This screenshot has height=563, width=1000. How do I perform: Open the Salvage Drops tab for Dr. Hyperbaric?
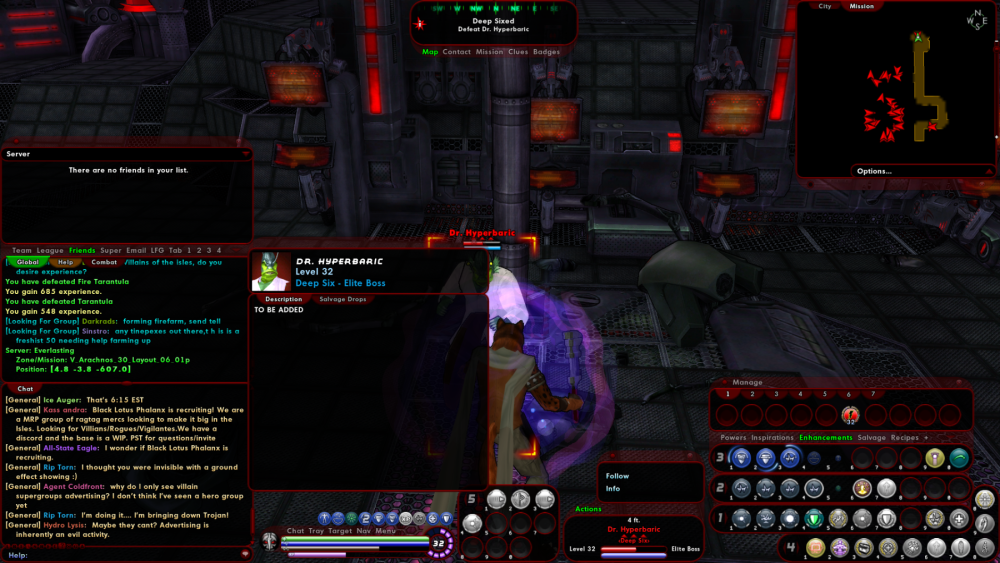(342, 299)
